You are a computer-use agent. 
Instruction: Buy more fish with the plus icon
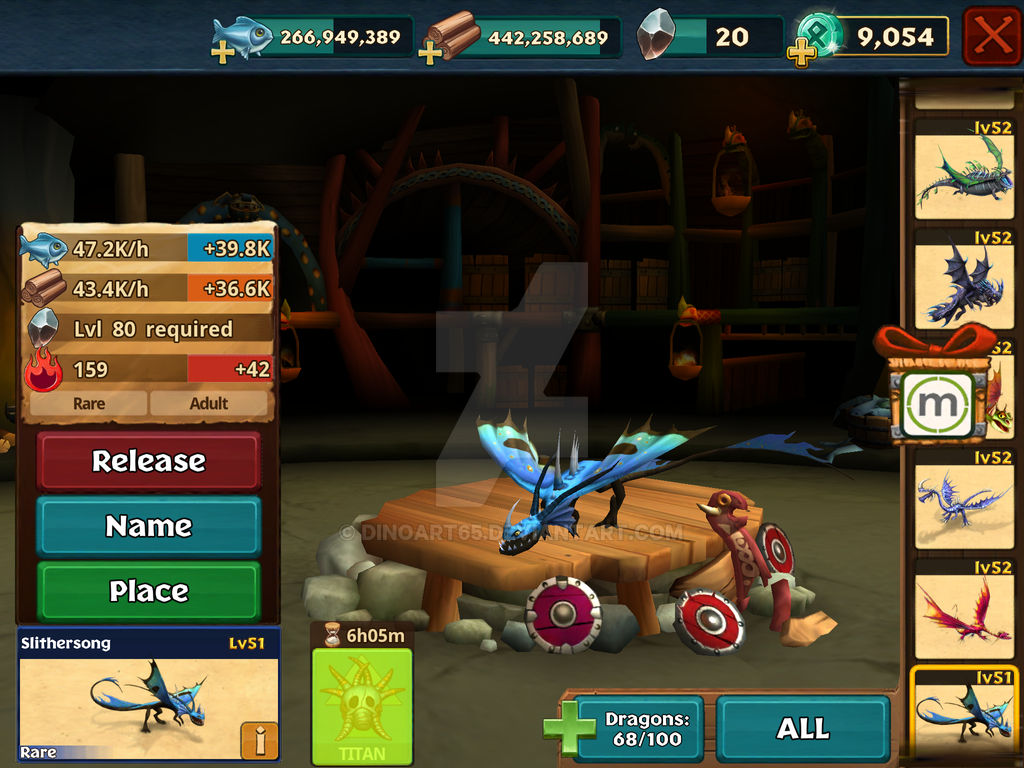[x=223, y=52]
